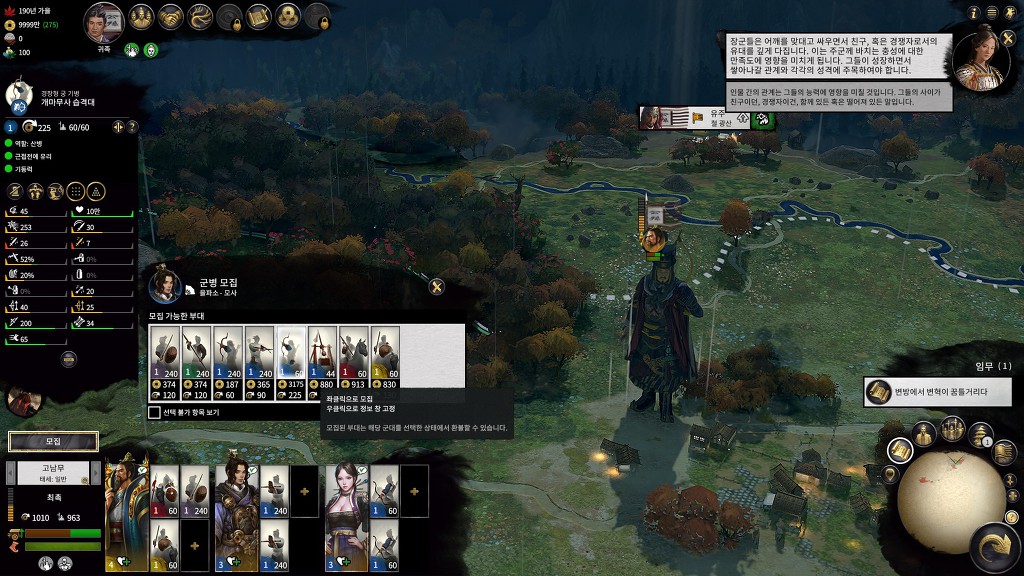
Task: Open the faction leader portrait at top
Action: 103,20
